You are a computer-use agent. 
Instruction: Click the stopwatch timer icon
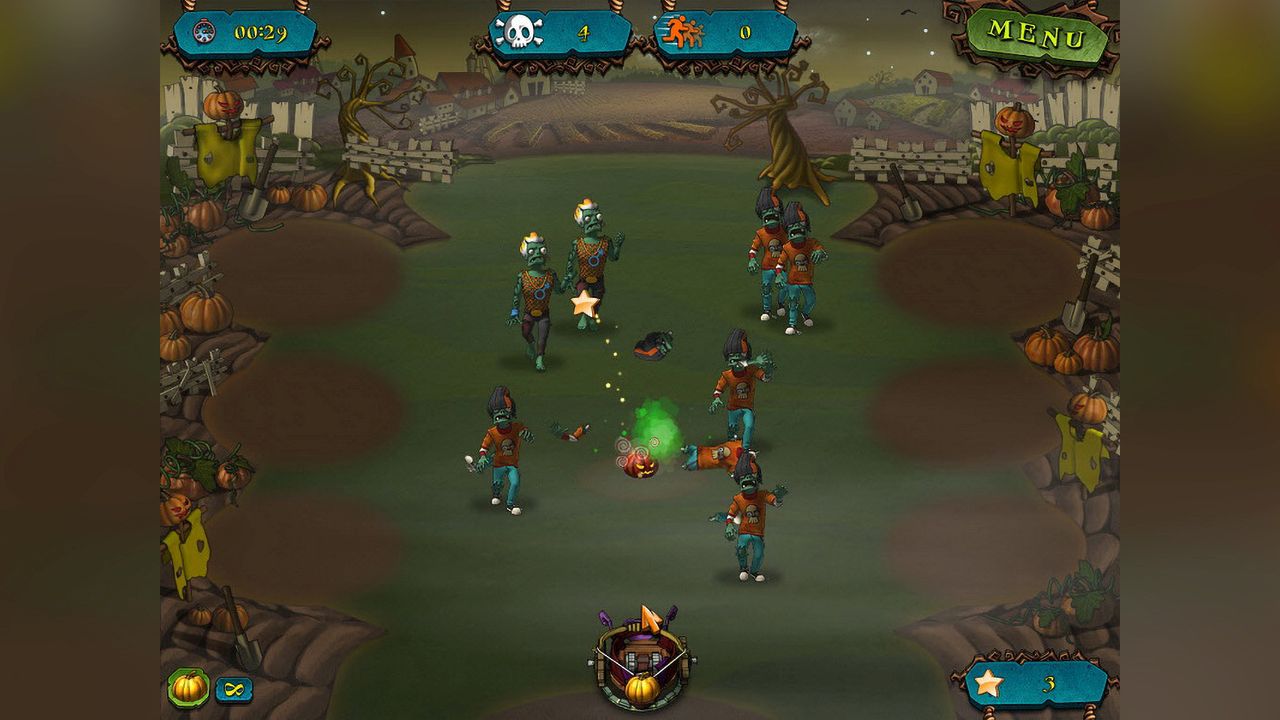[x=203, y=31]
